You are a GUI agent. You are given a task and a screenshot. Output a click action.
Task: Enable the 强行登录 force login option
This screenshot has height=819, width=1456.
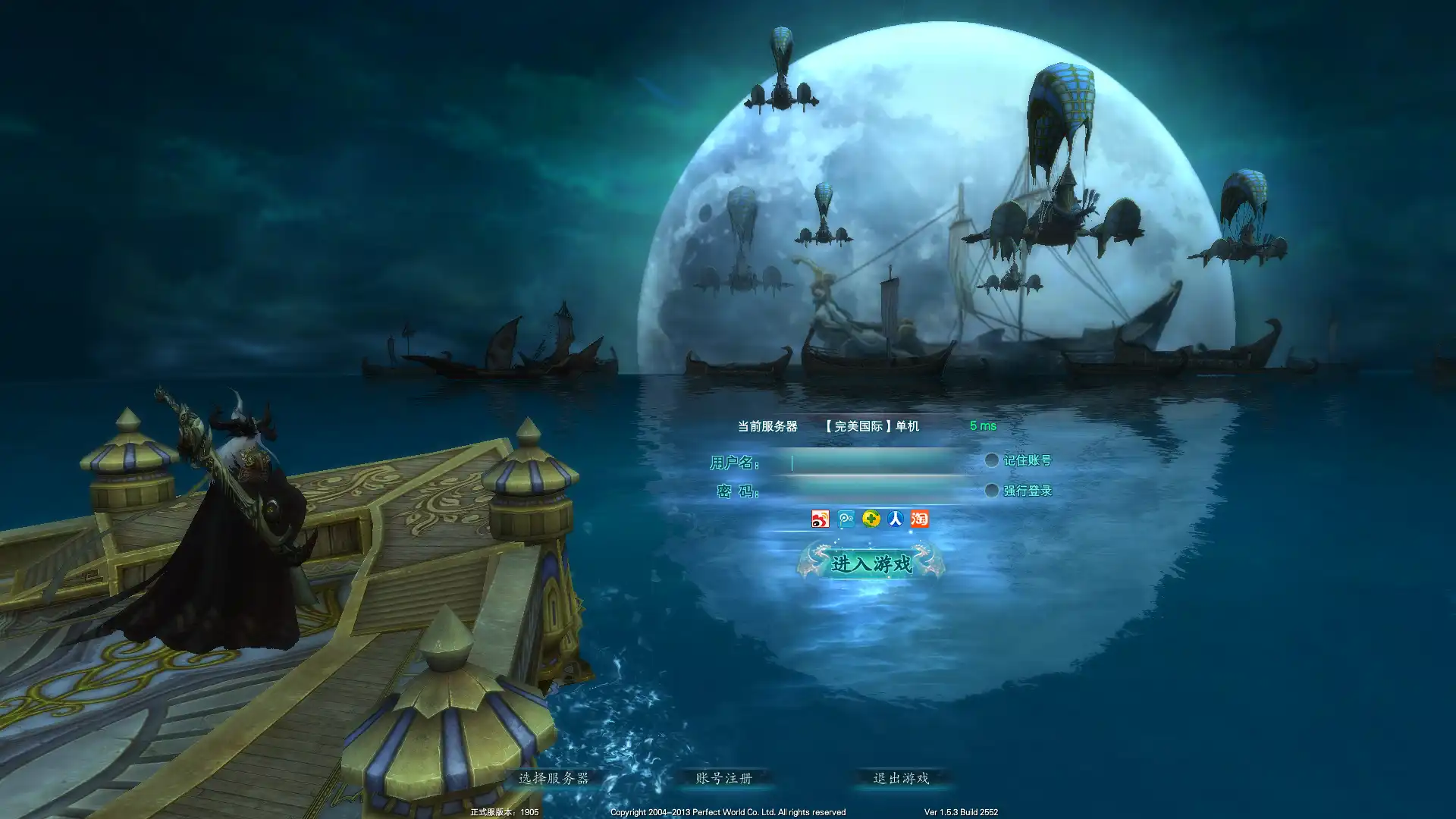point(991,491)
